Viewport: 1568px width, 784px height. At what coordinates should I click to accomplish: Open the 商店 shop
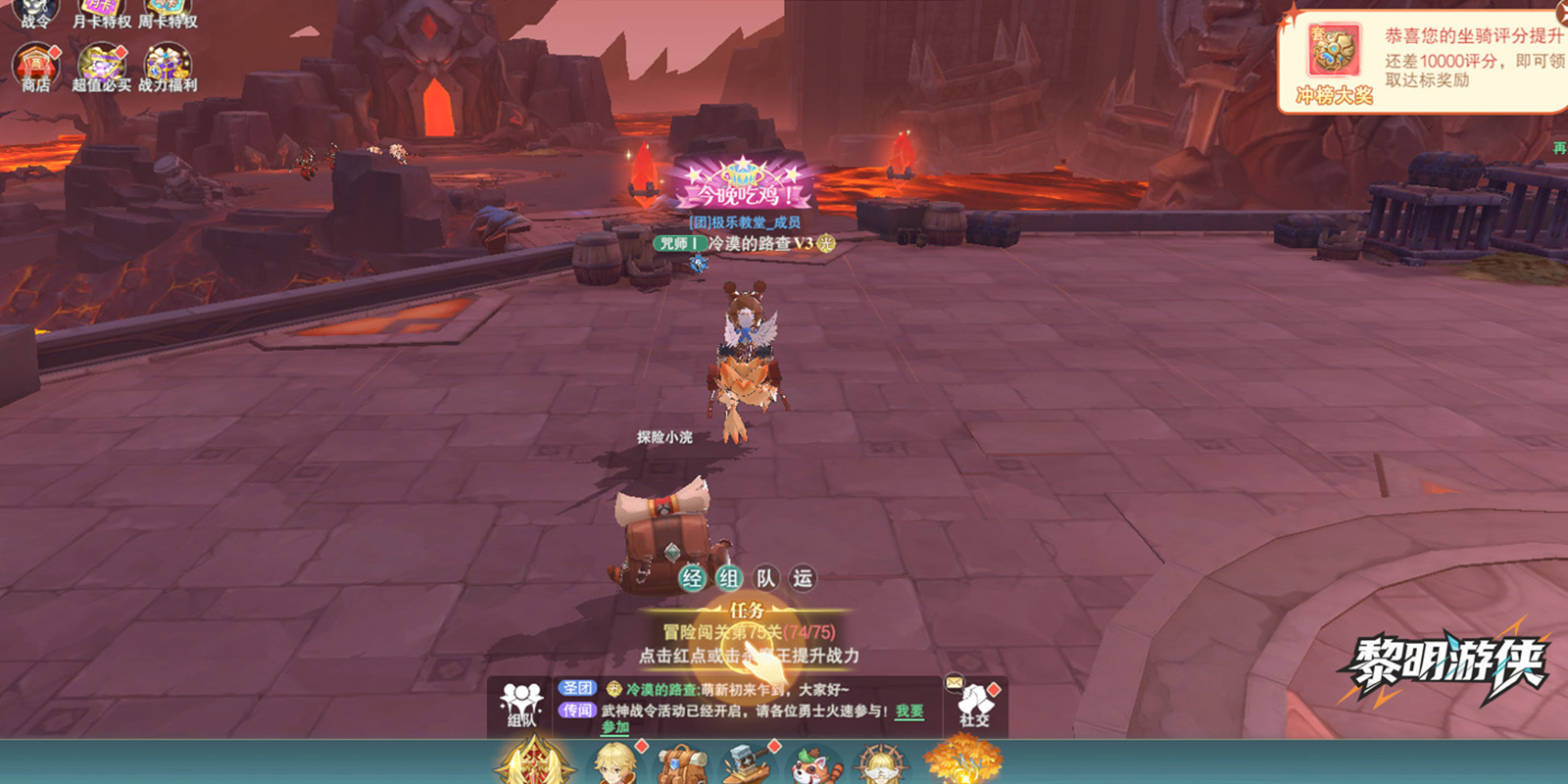(x=35, y=67)
